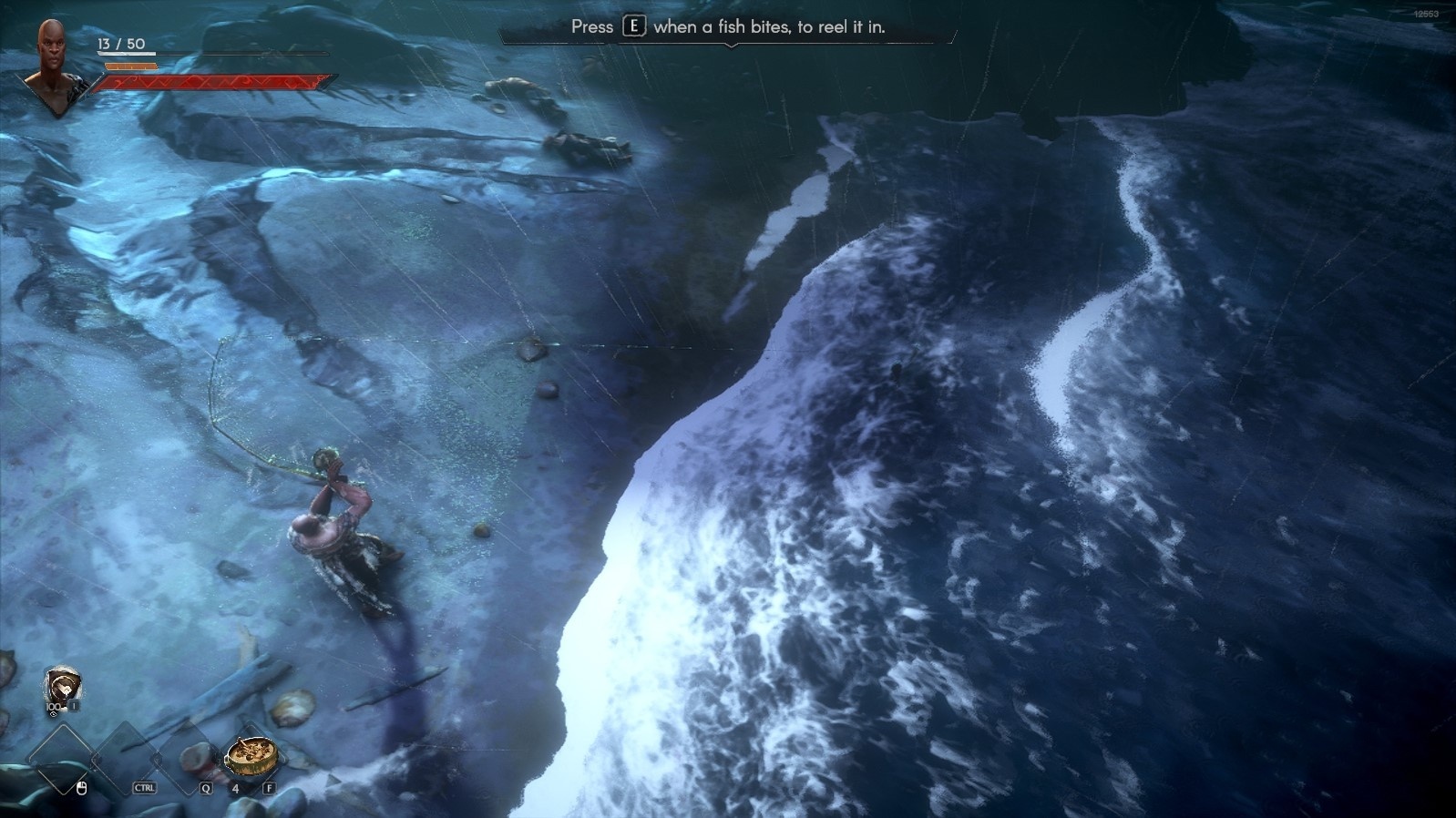Open the inventory bag icon
This screenshot has width=1456, height=818.
[x=62, y=687]
